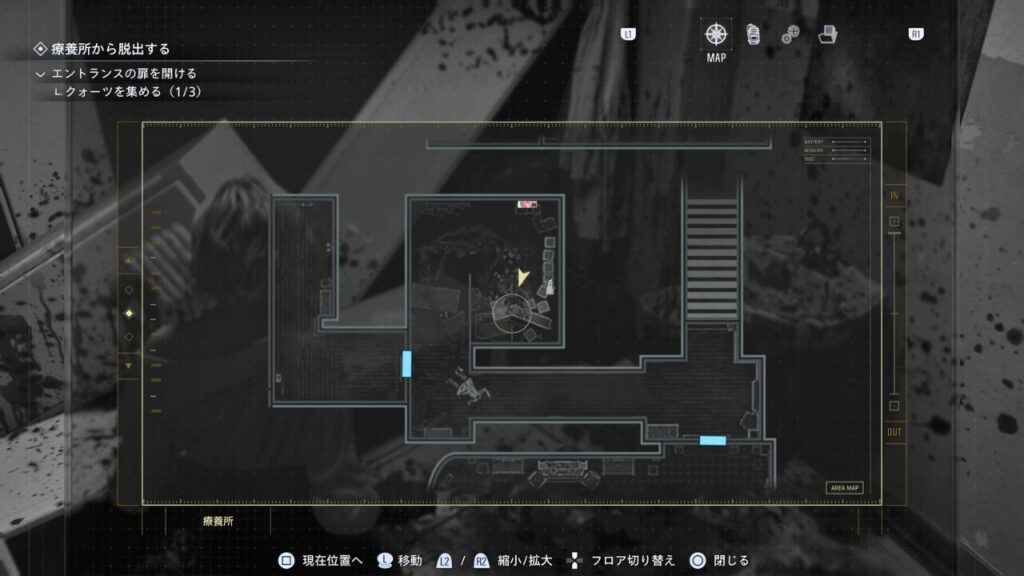Zoom out with the OUT minus button
Screen dimensions: 1024x576
[894, 406]
